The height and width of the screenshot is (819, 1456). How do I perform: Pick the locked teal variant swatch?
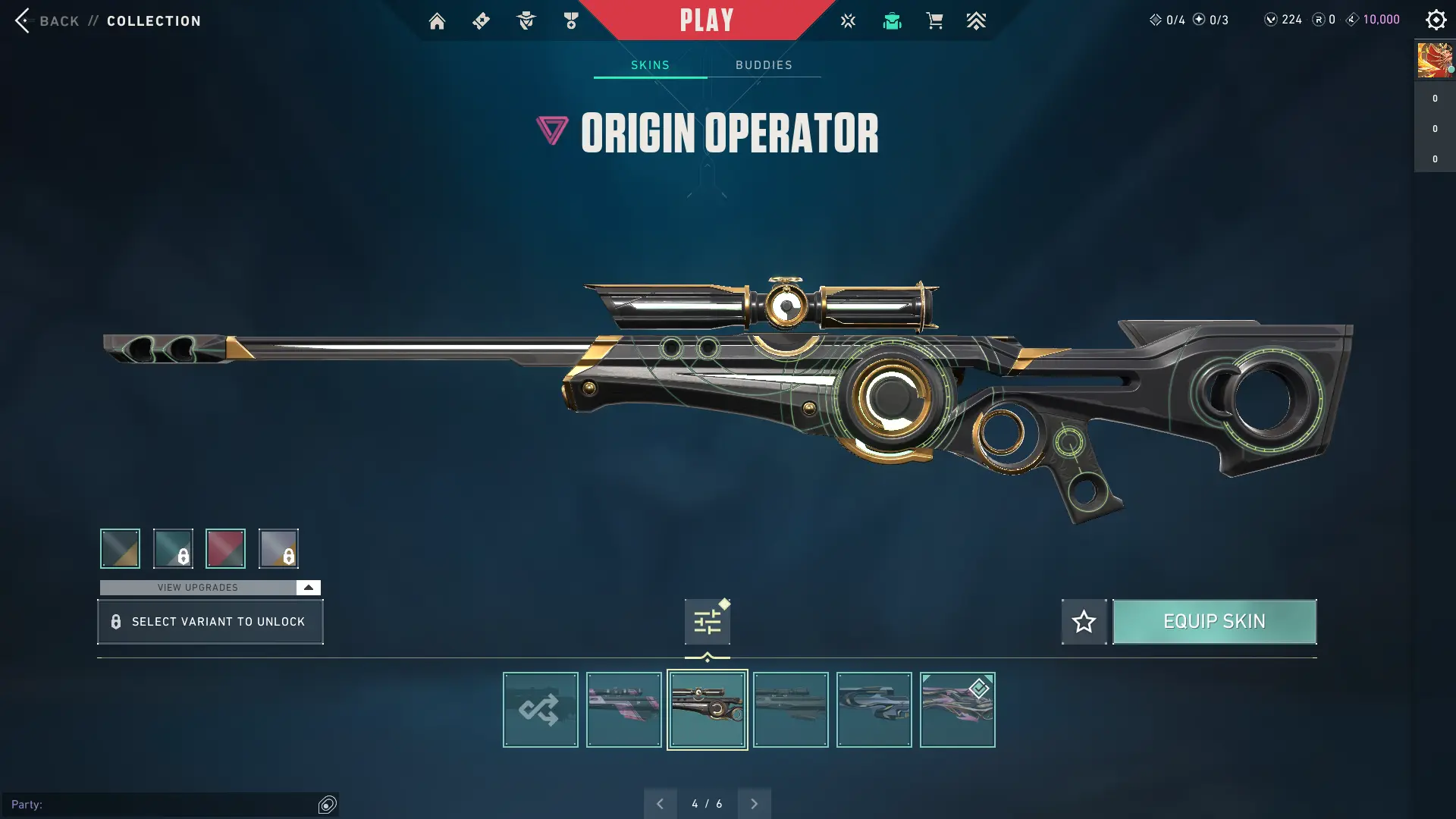pos(173,548)
